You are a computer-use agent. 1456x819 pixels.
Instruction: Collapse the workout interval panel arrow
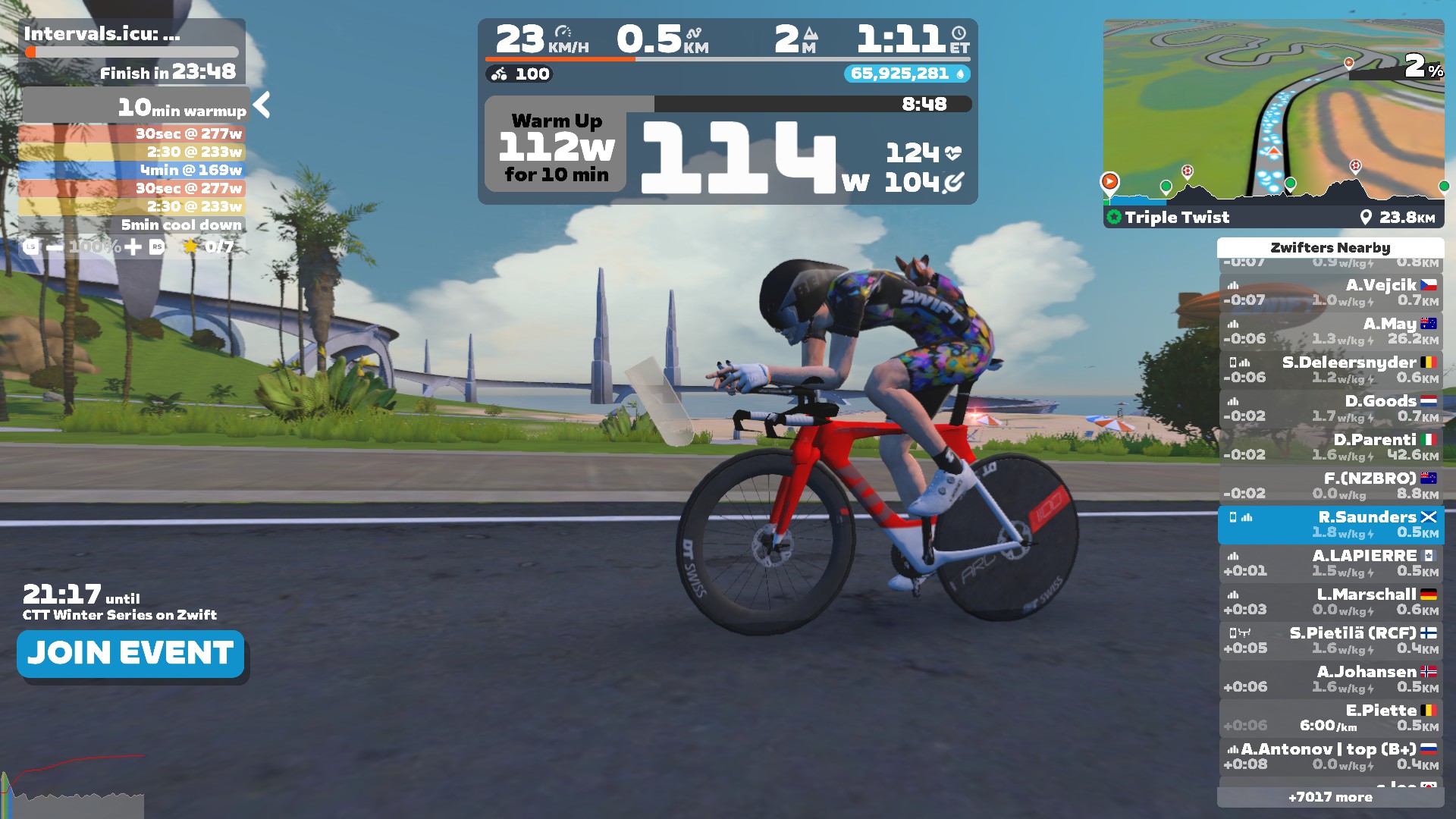(x=262, y=105)
